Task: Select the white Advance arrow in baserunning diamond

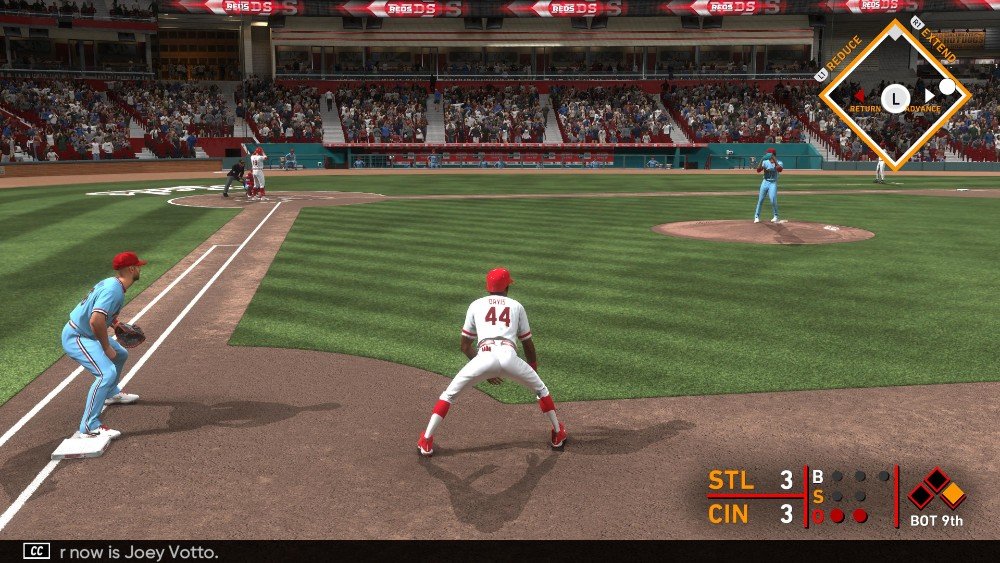Action: (928, 97)
